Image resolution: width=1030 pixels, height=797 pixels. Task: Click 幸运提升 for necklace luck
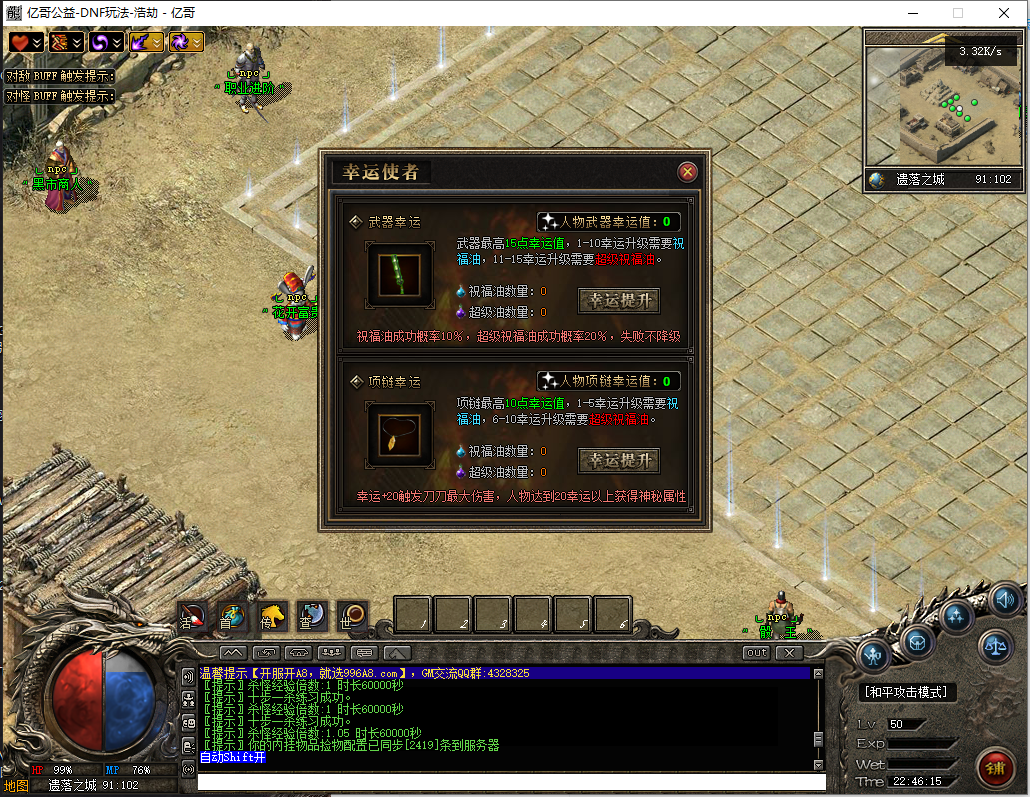(619, 461)
